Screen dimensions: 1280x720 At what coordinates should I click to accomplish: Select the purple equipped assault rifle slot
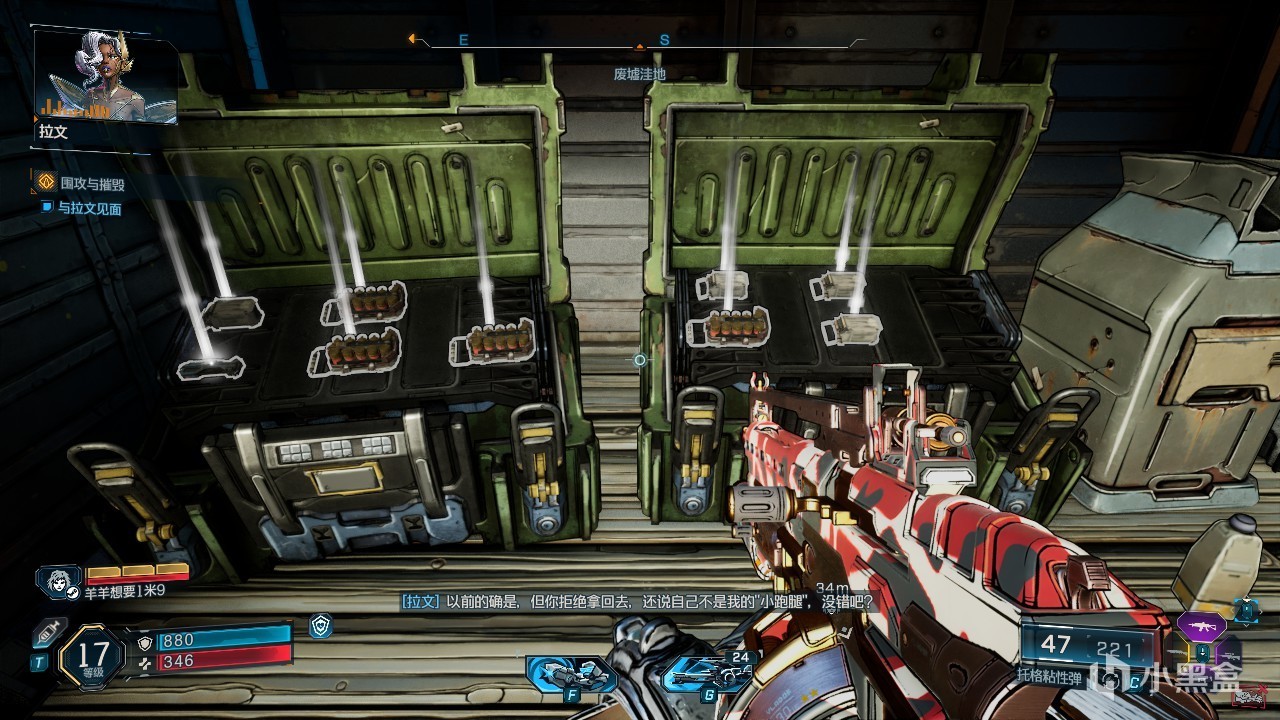1201,626
